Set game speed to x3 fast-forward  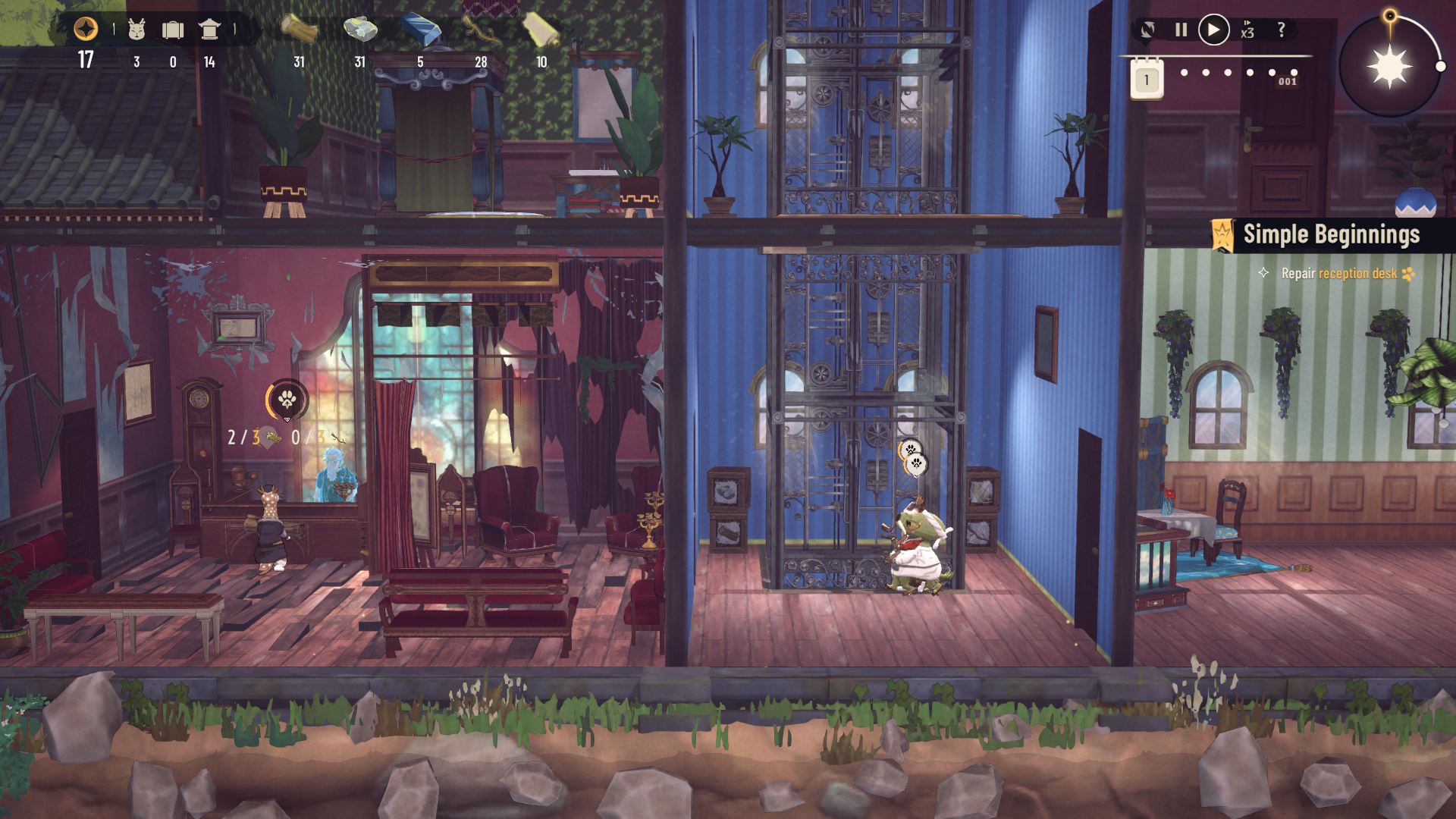point(1247,30)
